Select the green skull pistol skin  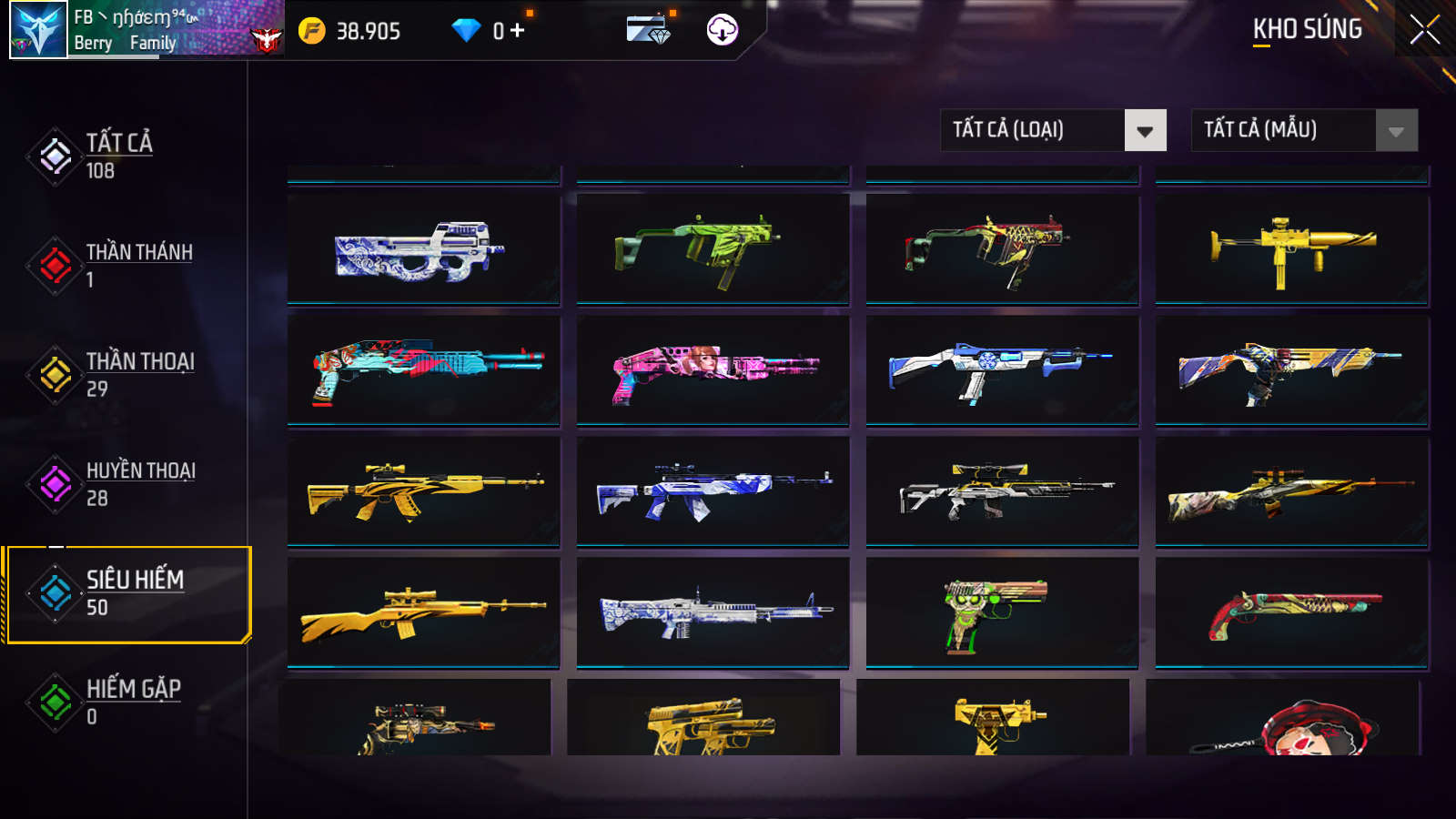tap(1002, 613)
